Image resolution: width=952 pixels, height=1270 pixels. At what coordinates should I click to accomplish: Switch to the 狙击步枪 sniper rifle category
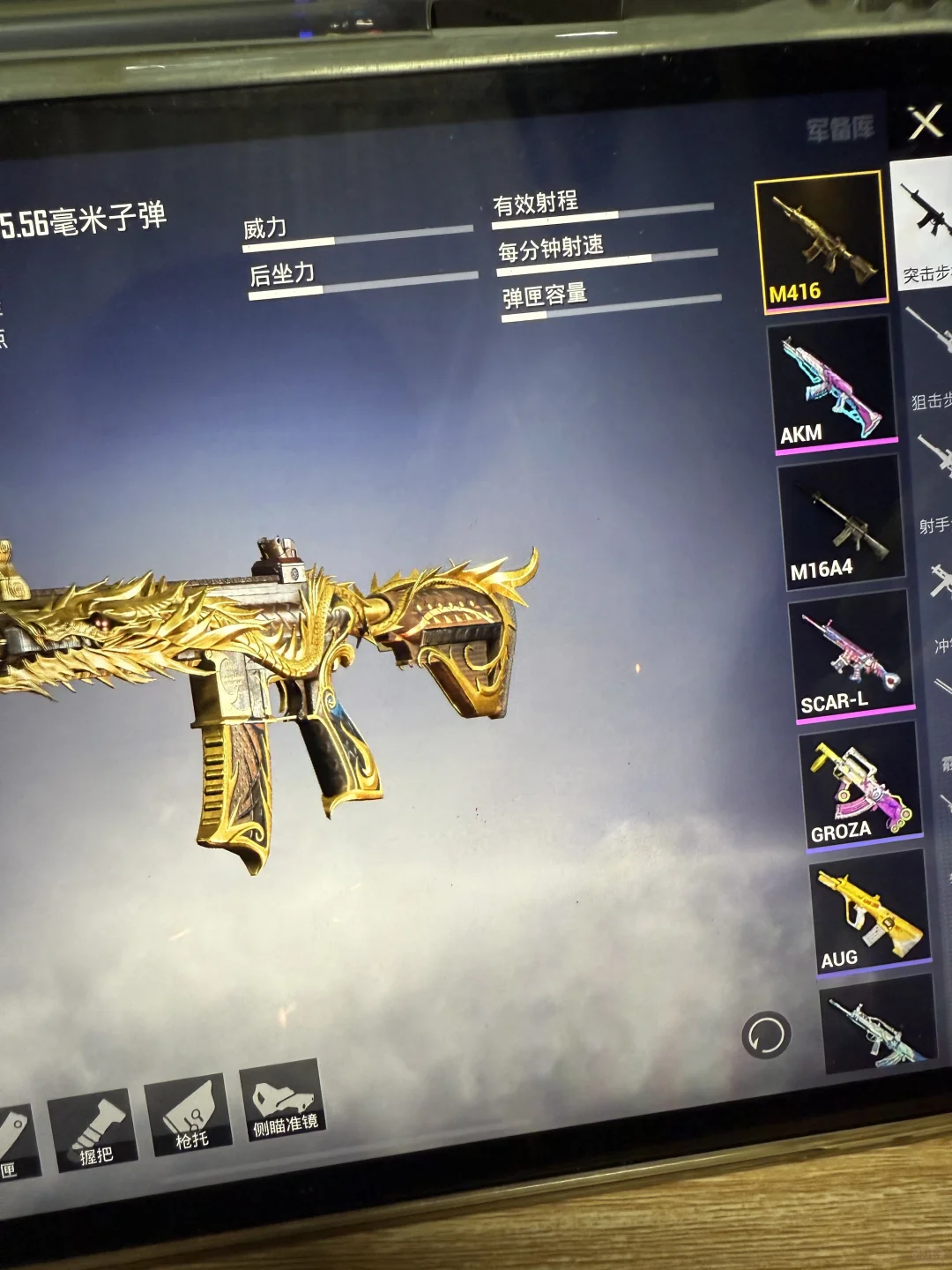(931, 362)
